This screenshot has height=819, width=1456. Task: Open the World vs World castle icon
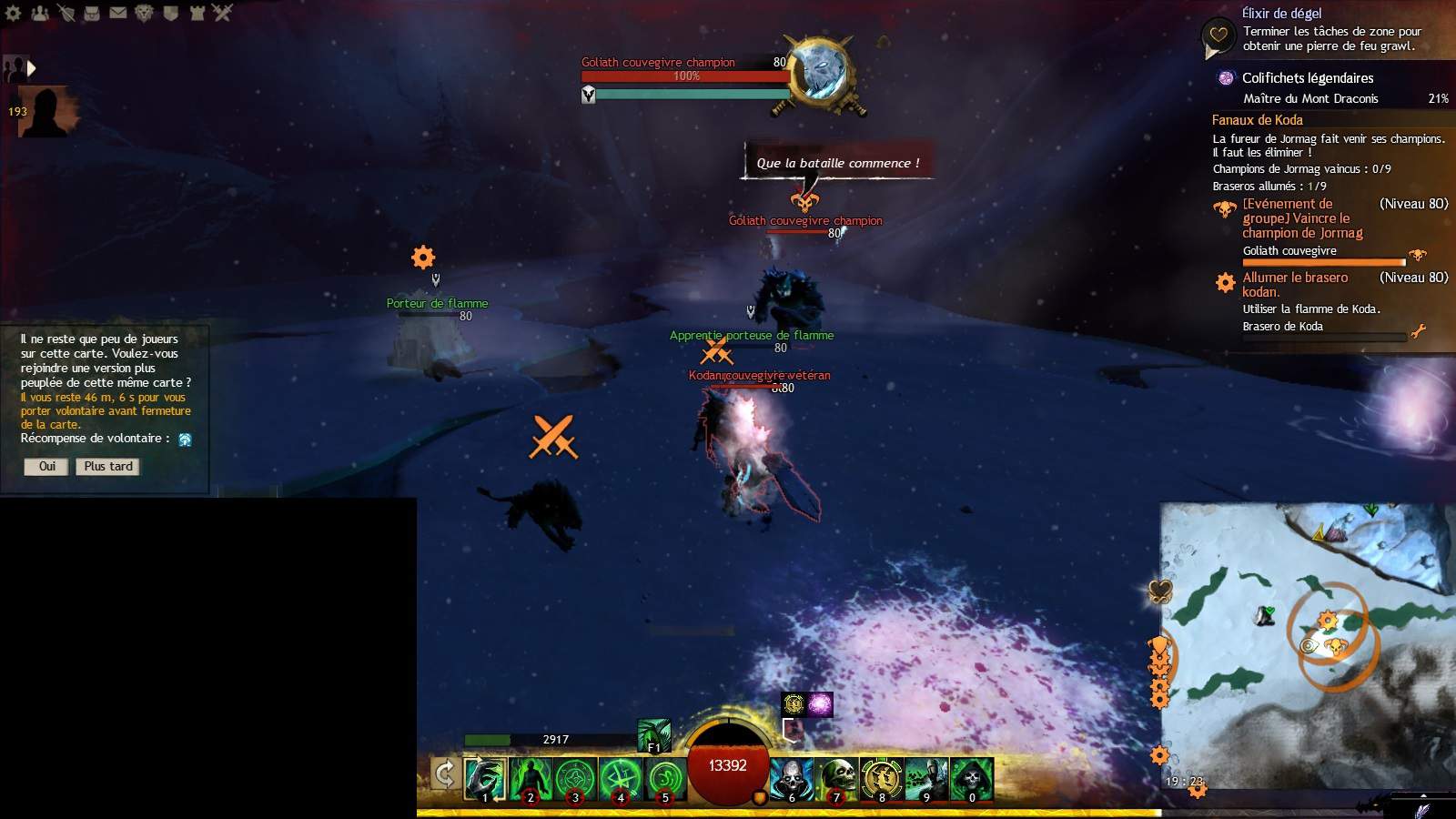[x=197, y=13]
